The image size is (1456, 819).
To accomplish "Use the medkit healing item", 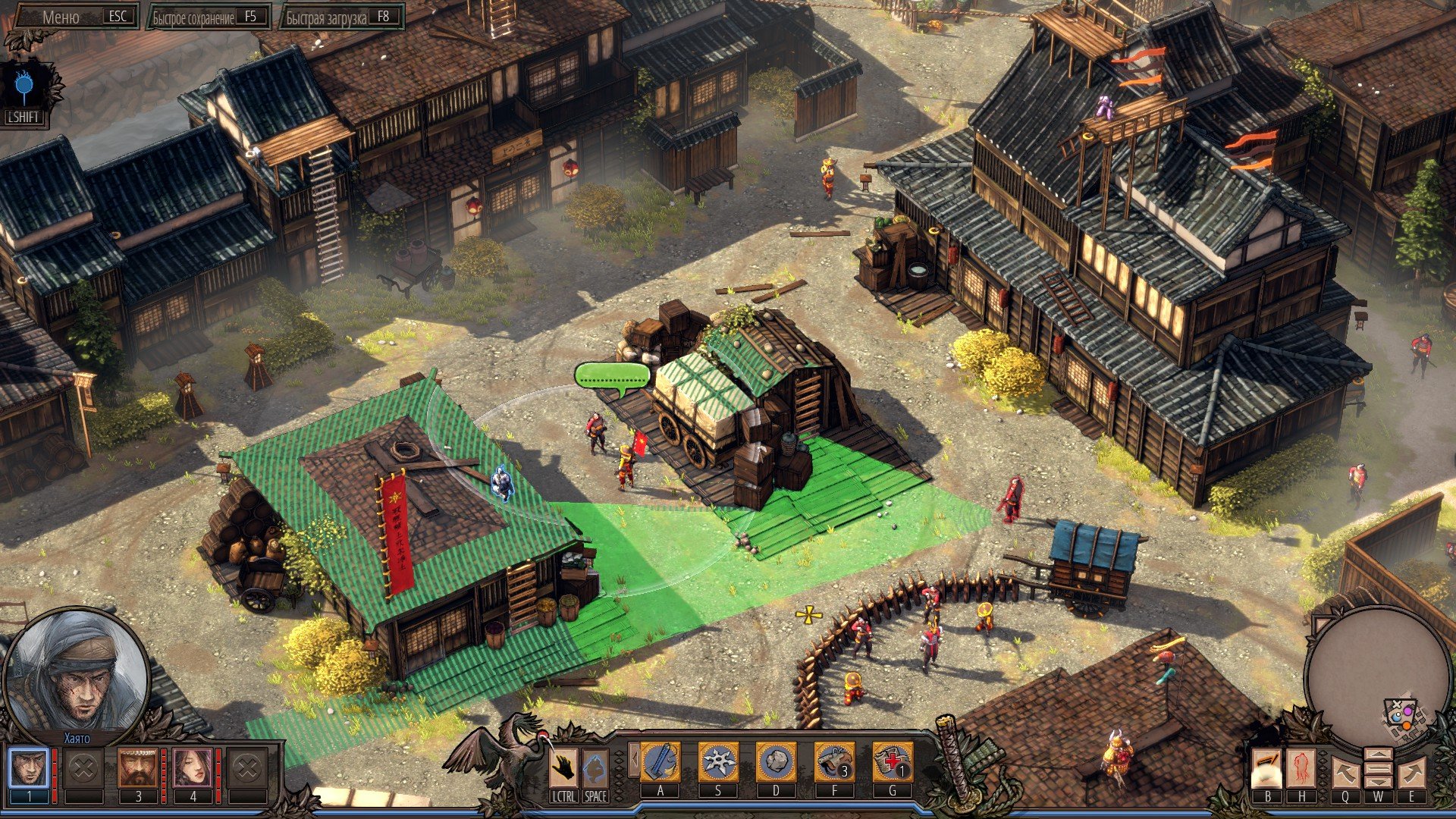I will tap(892, 762).
